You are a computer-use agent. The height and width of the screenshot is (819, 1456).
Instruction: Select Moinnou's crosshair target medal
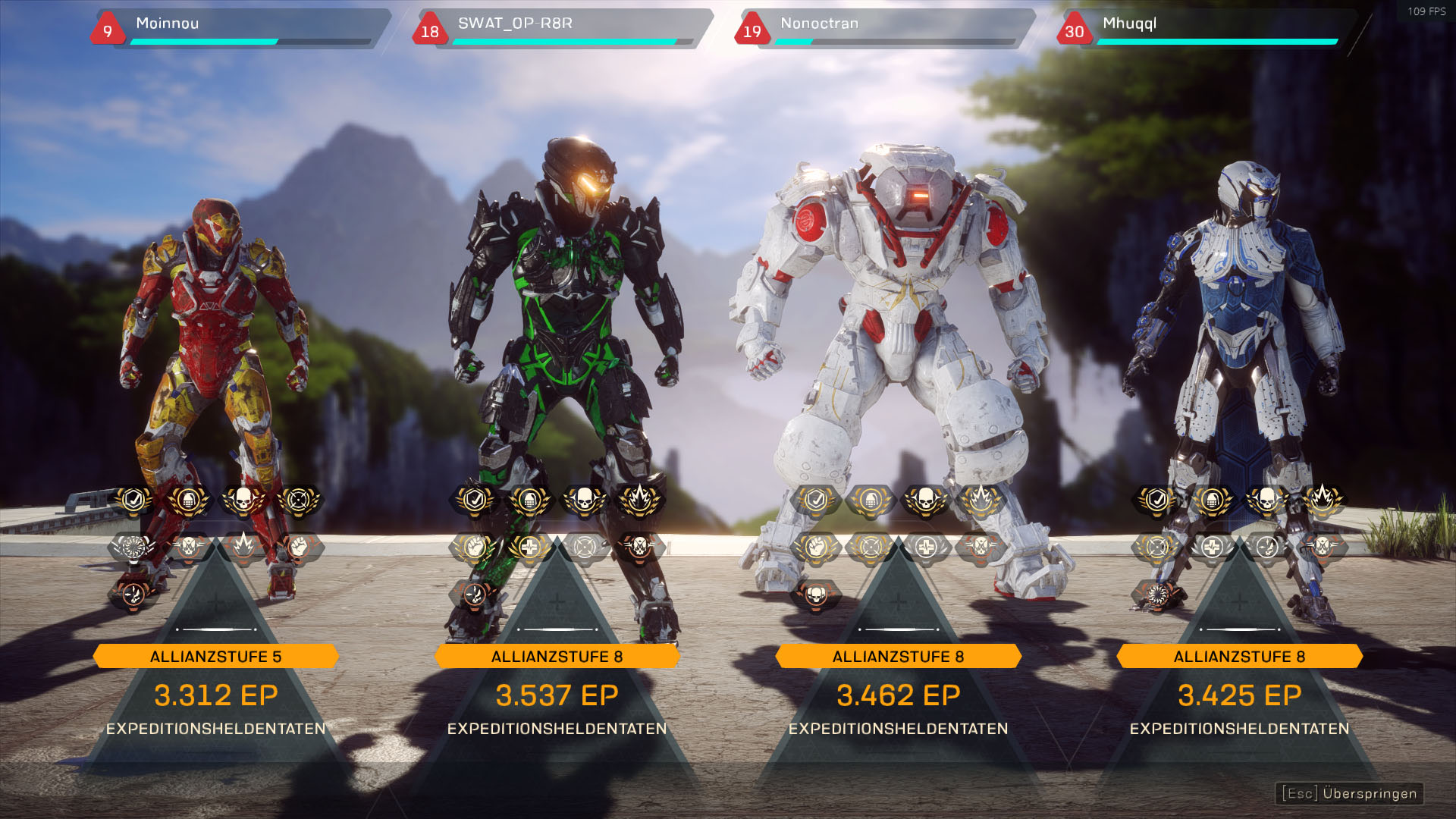[x=299, y=500]
